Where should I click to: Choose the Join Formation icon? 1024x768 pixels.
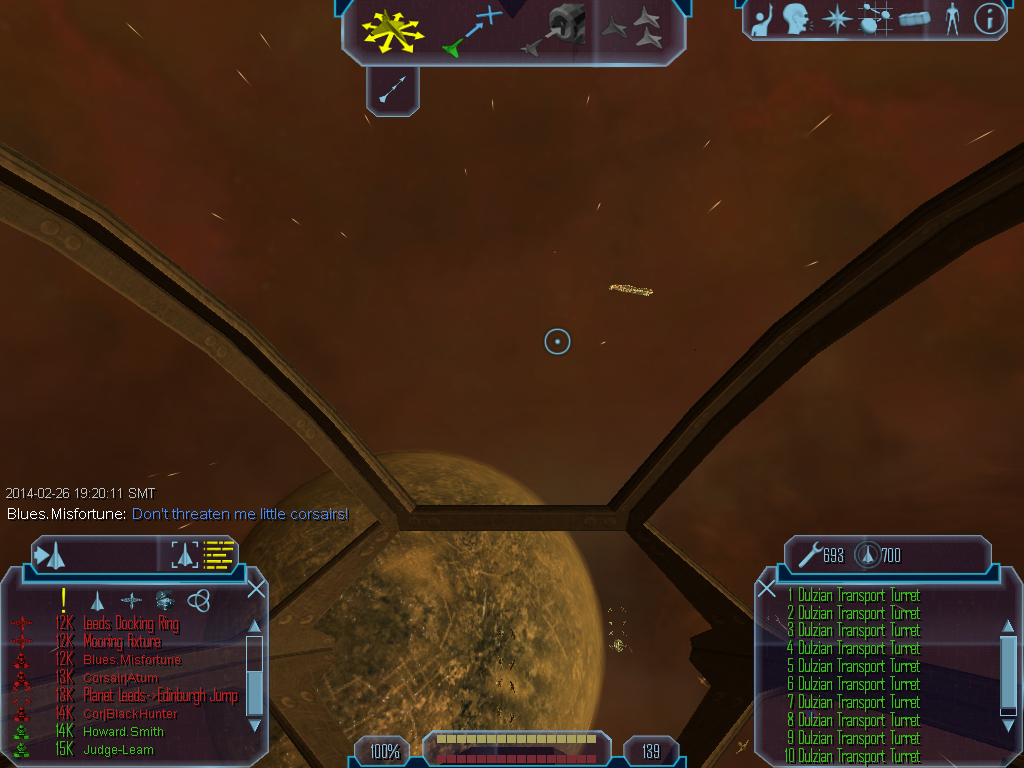point(635,28)
